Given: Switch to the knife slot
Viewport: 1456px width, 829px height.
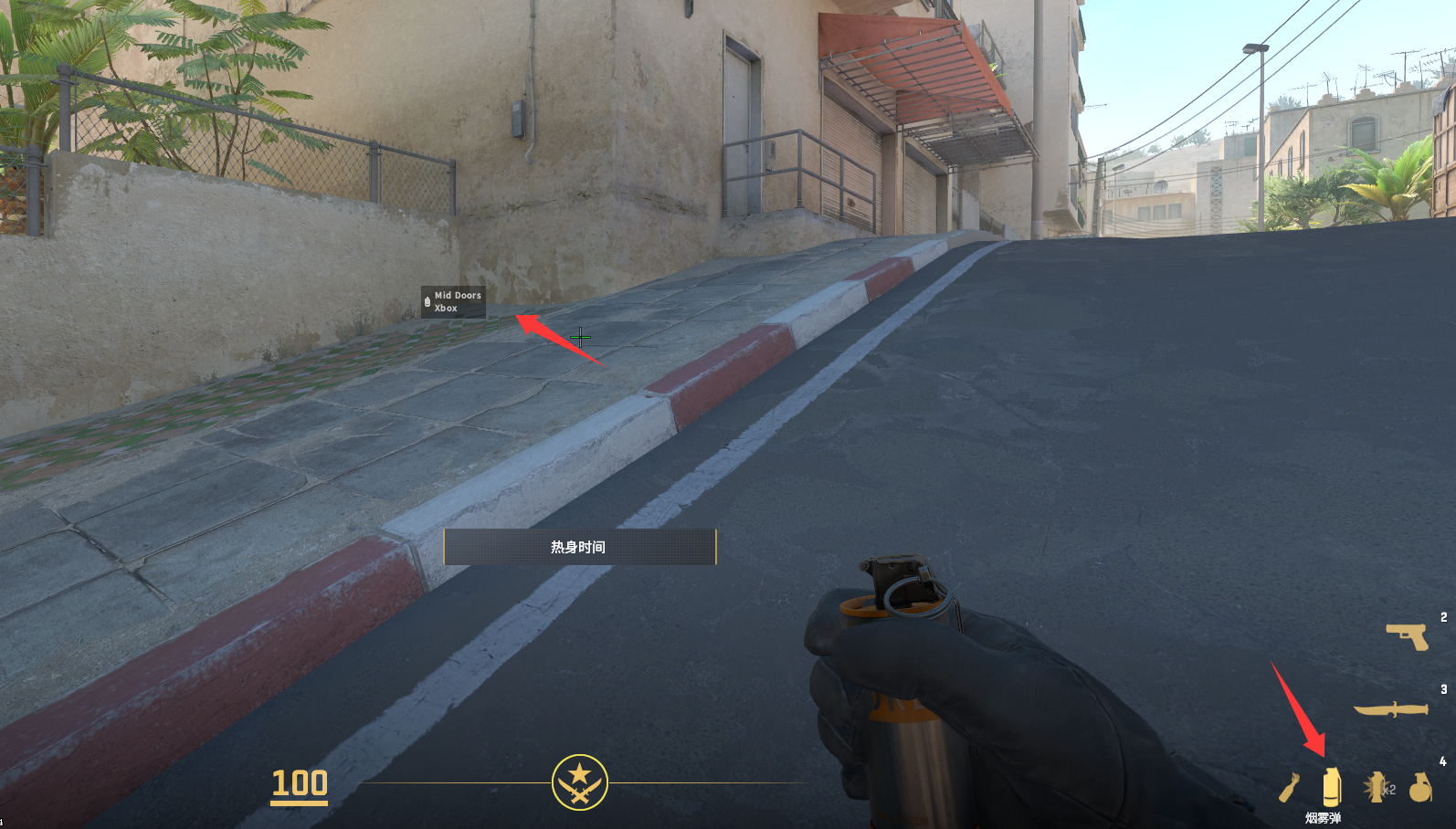Looking at the screenshot, I should (x=1391, y=709).
